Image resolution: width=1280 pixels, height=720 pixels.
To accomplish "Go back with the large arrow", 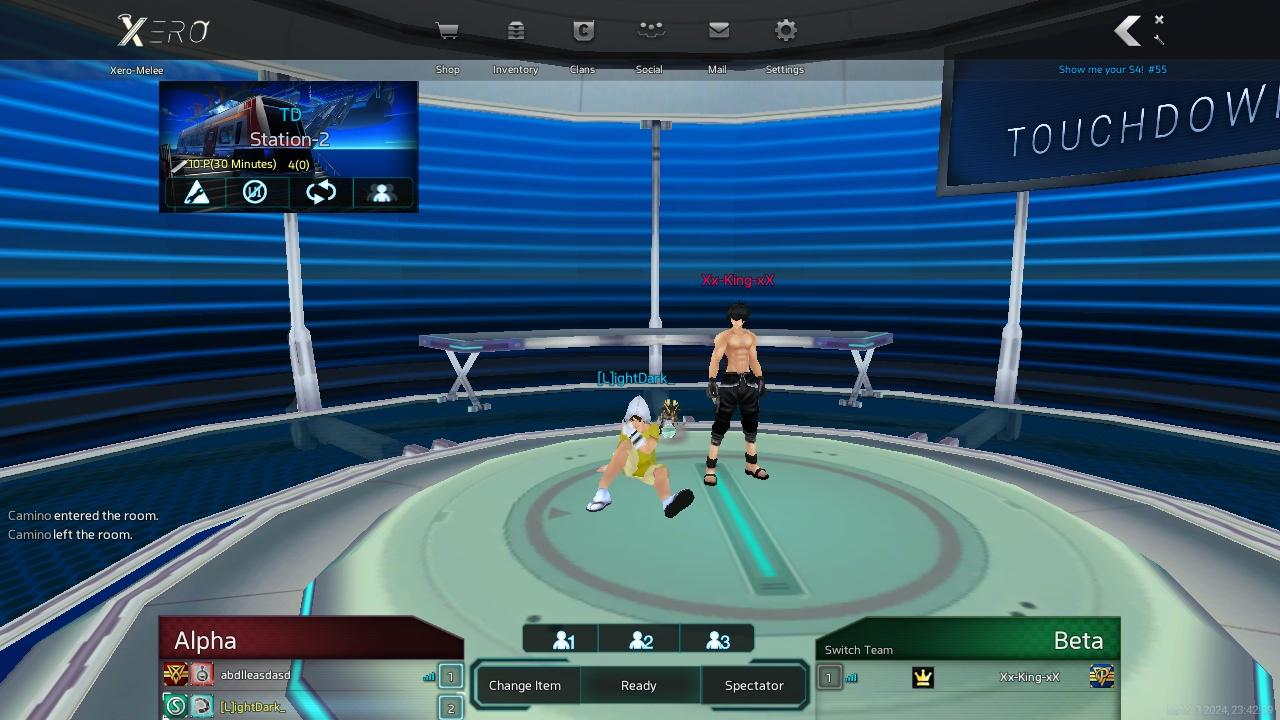I will (1128, 31).
